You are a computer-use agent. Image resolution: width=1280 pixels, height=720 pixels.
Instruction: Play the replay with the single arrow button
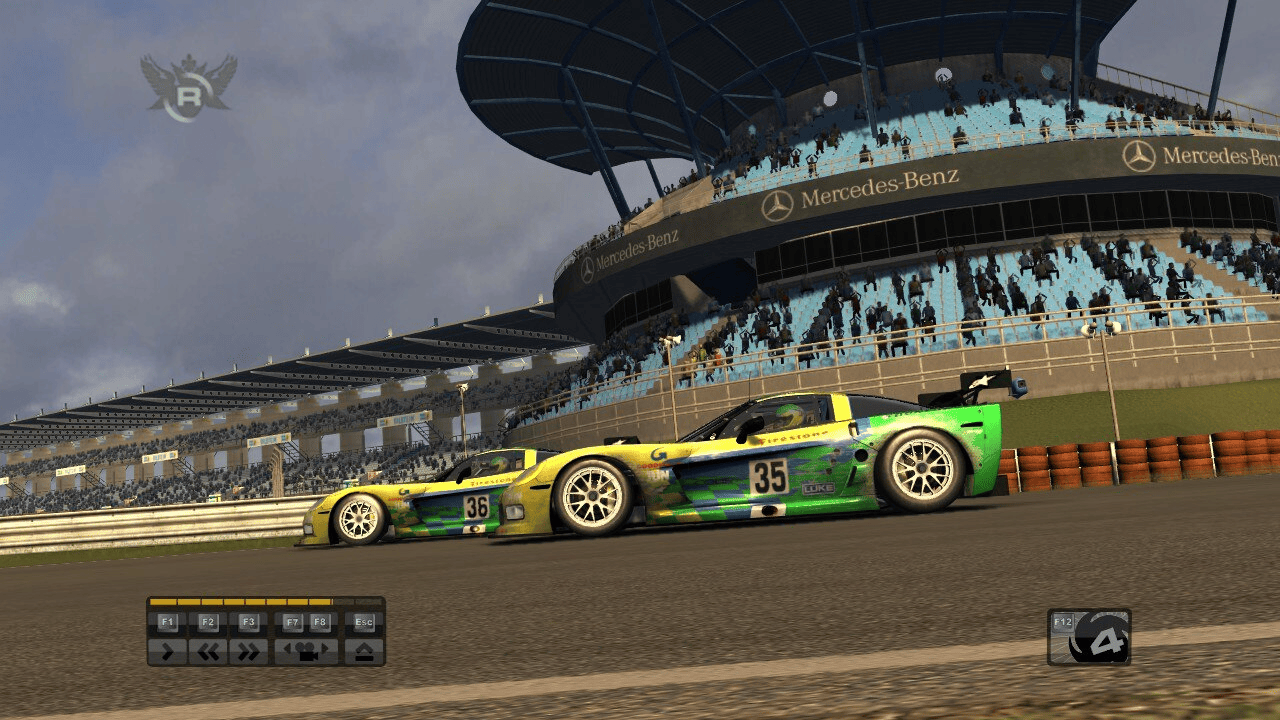tap(167, 651)
